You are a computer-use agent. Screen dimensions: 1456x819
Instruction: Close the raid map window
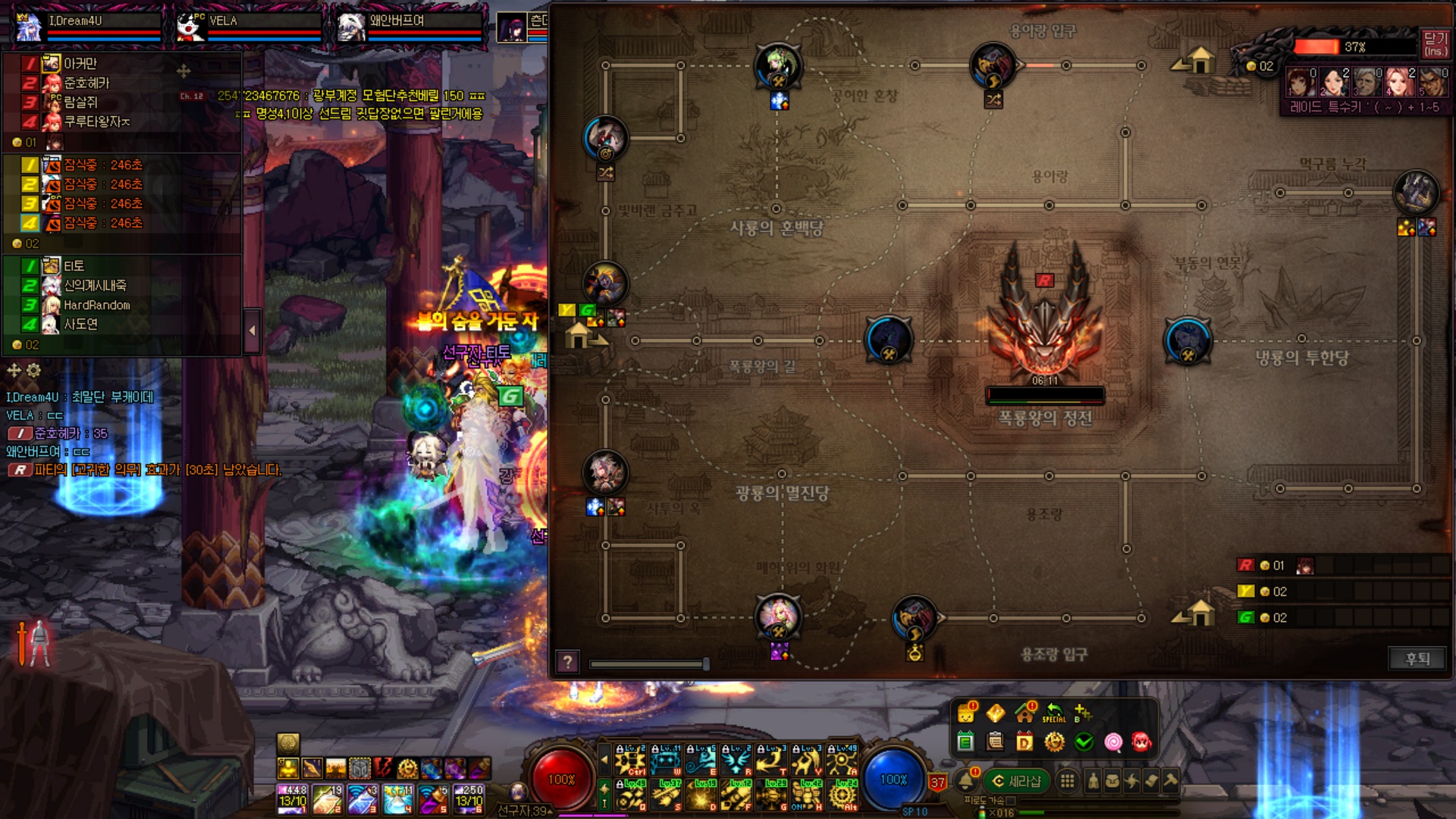[x=1435, y=44]
